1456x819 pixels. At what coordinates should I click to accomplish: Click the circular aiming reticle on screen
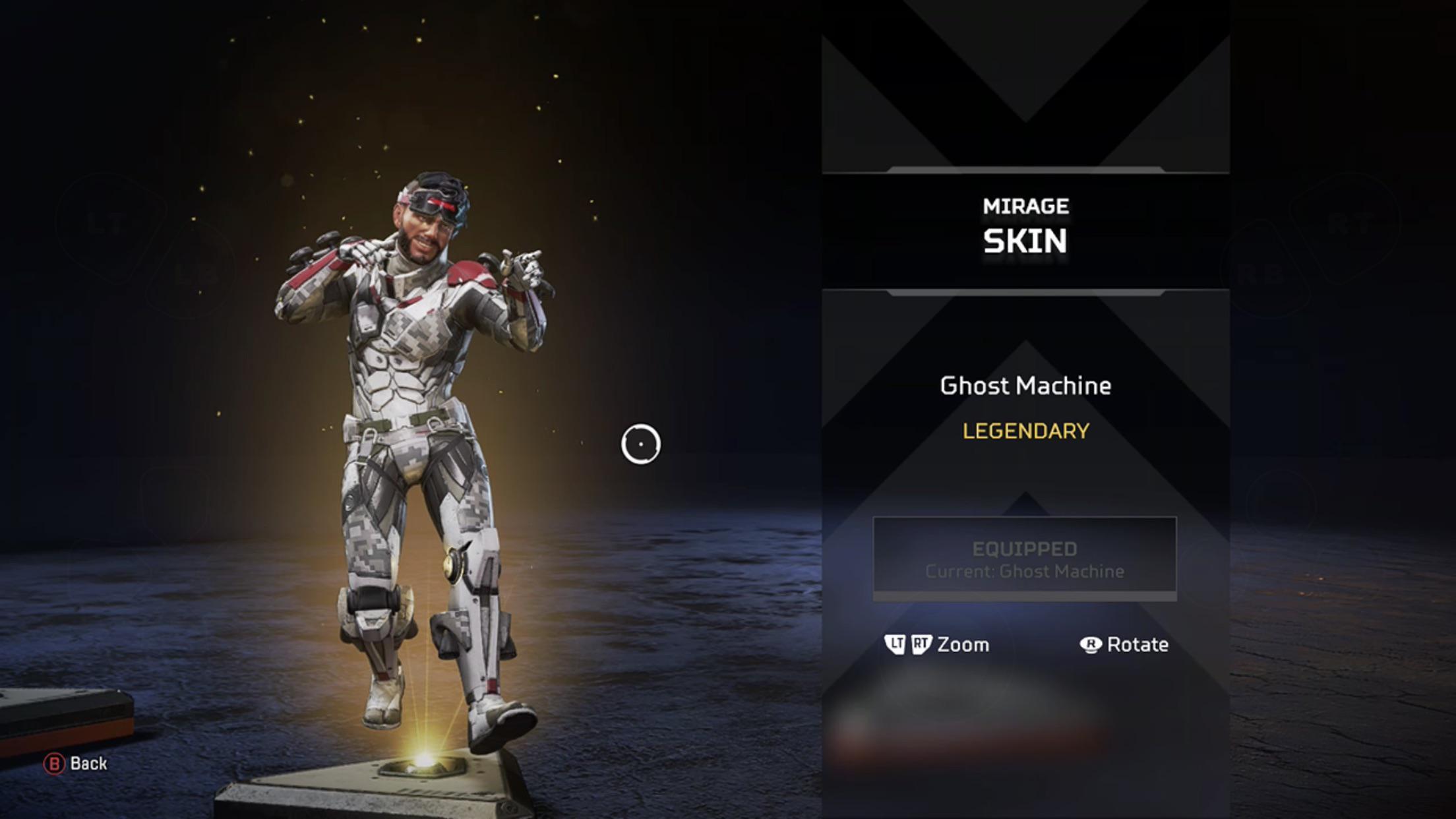[x=641, y=444]
